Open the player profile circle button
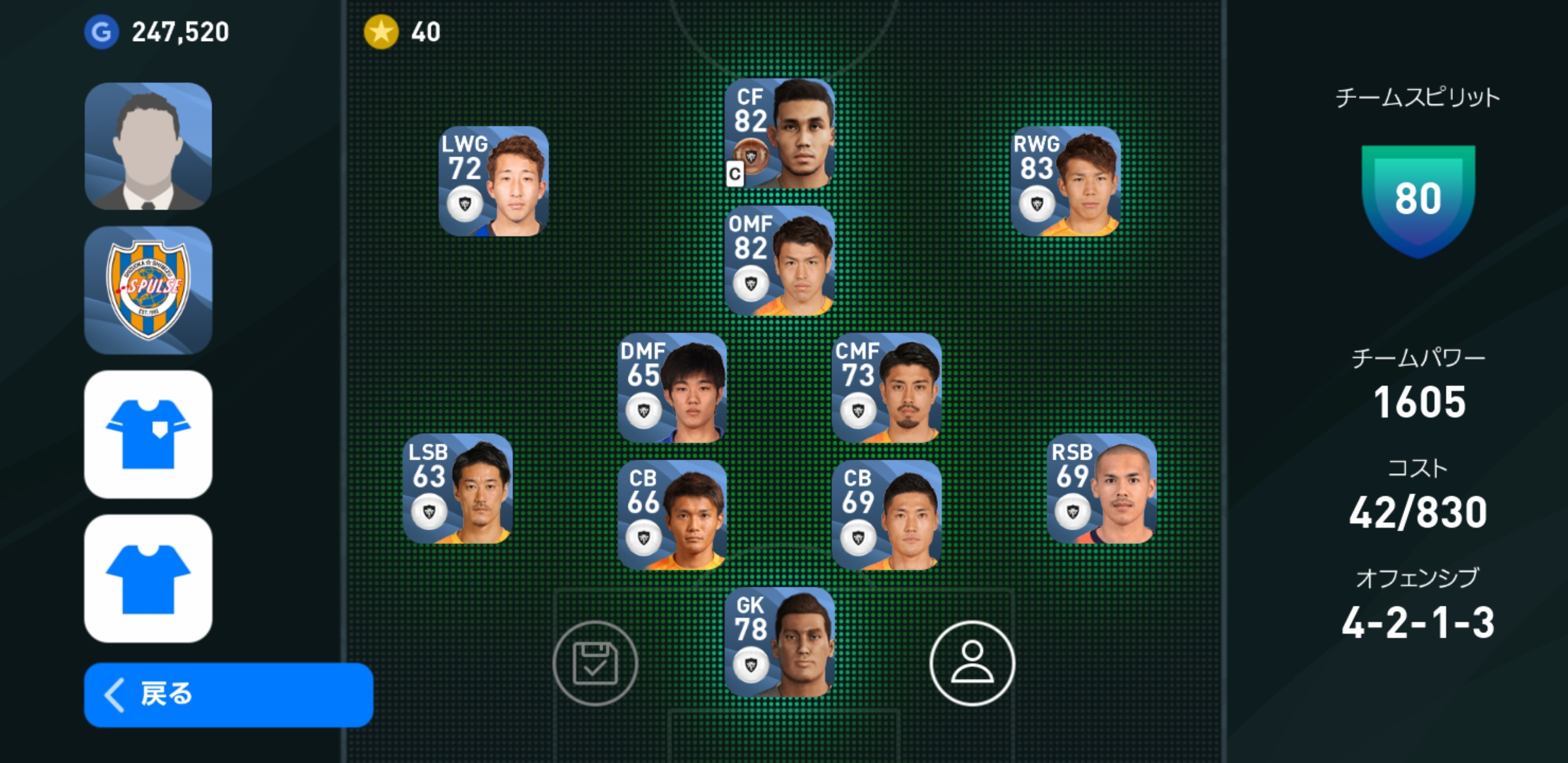The image size is (1568, 763). click(972, 663)
